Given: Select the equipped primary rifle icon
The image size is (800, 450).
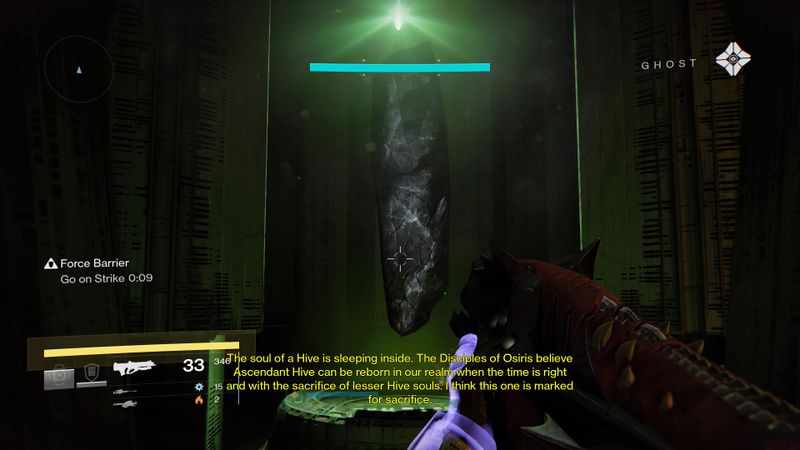Looking at the screenshot, I should [x=135, y=367].
